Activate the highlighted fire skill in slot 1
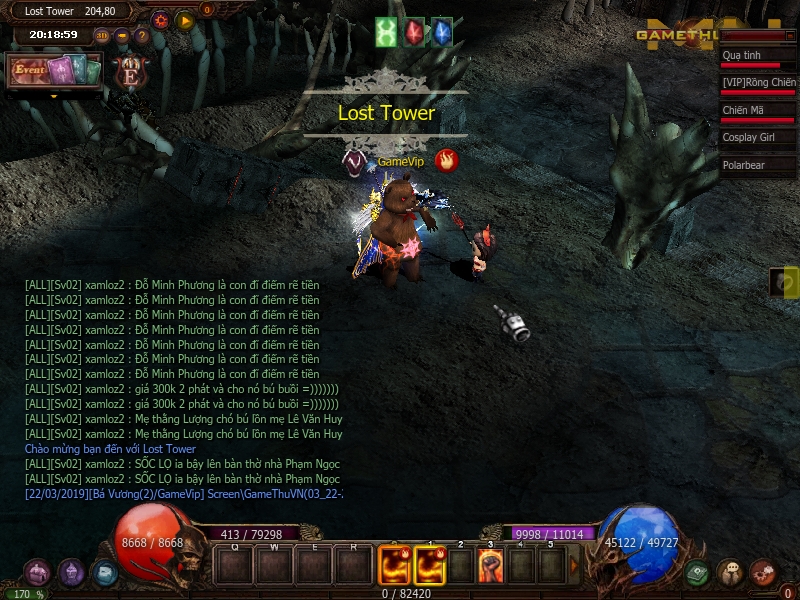This screenshot has width=800, height=600. pyautogui.click(x=430, y=566)
